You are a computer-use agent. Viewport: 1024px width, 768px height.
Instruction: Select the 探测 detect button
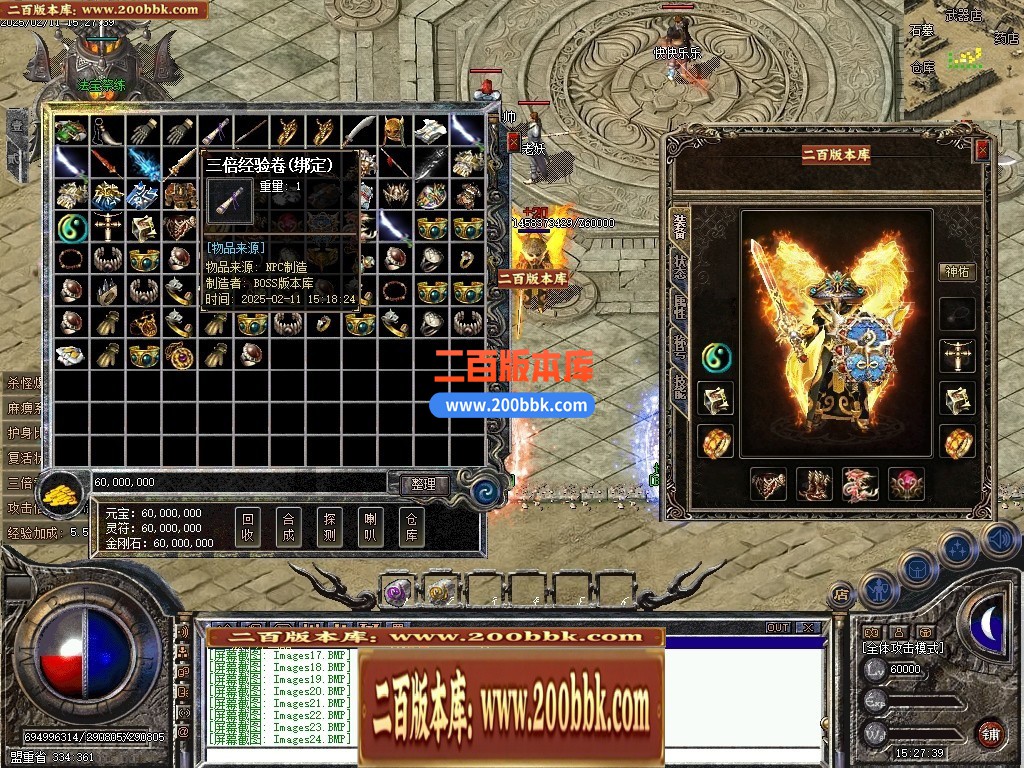pos(330,527)
